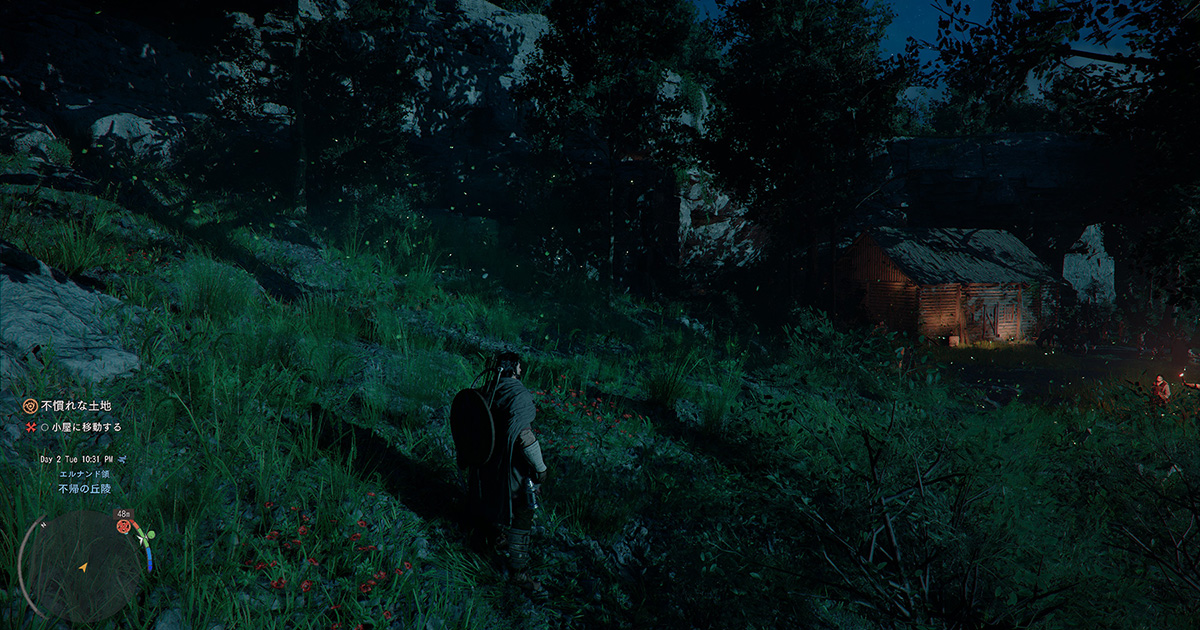1200x630 pixels.
Task: Click the orange quest marker on the minimap edge
Action: point(124,526)
